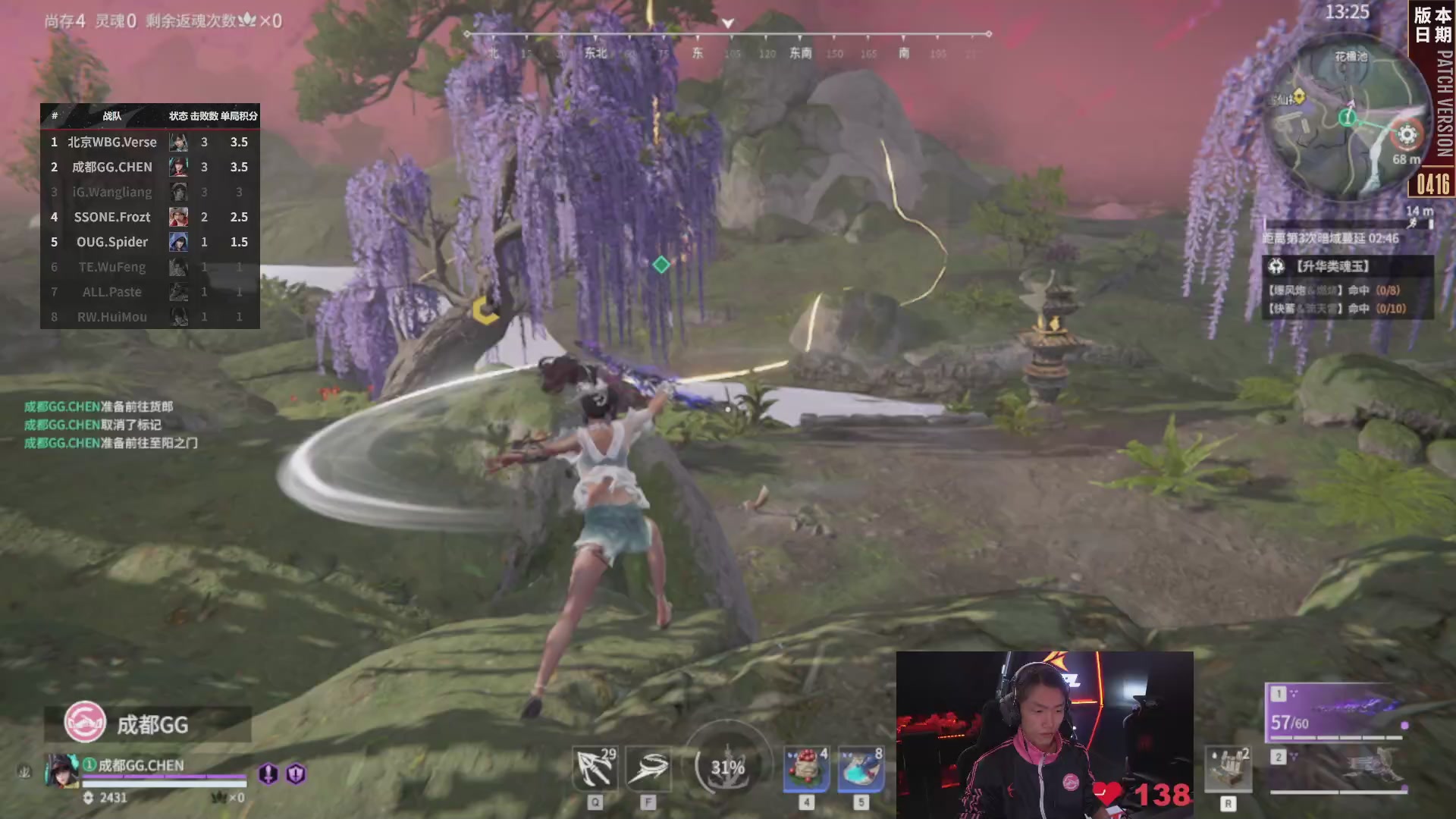Click the 31% ultimate charge circle
This screenshot has width=1456, height=819.
tap(727, 767)
